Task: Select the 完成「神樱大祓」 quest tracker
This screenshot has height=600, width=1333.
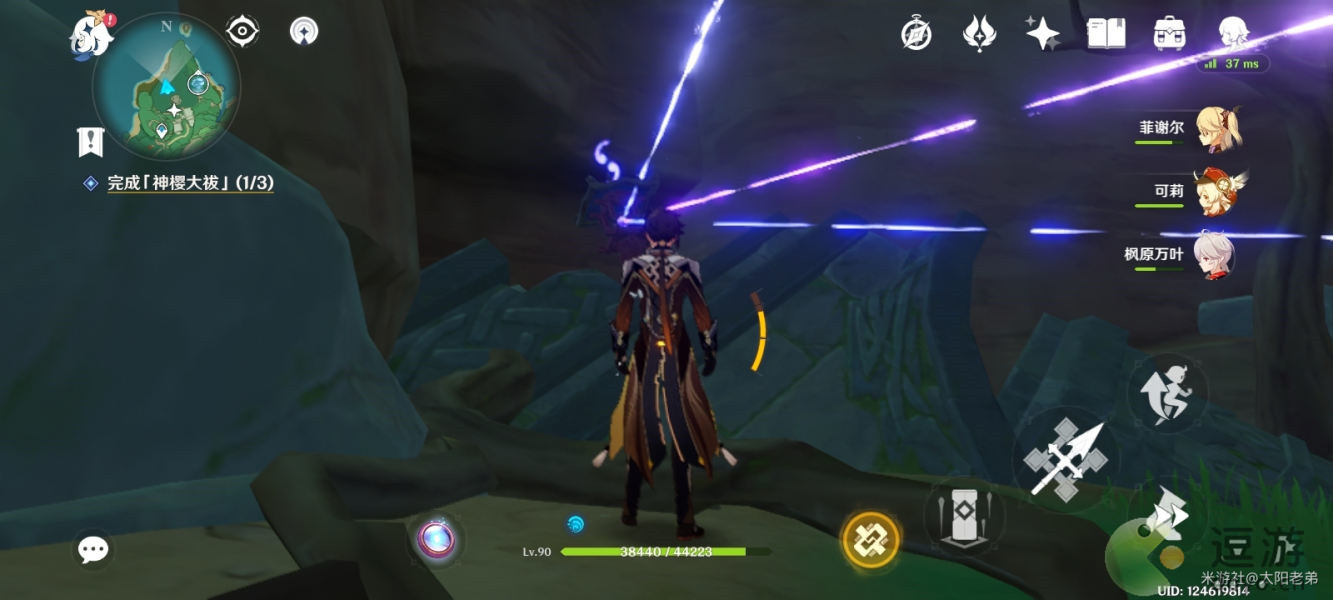Action: [190, 183]
